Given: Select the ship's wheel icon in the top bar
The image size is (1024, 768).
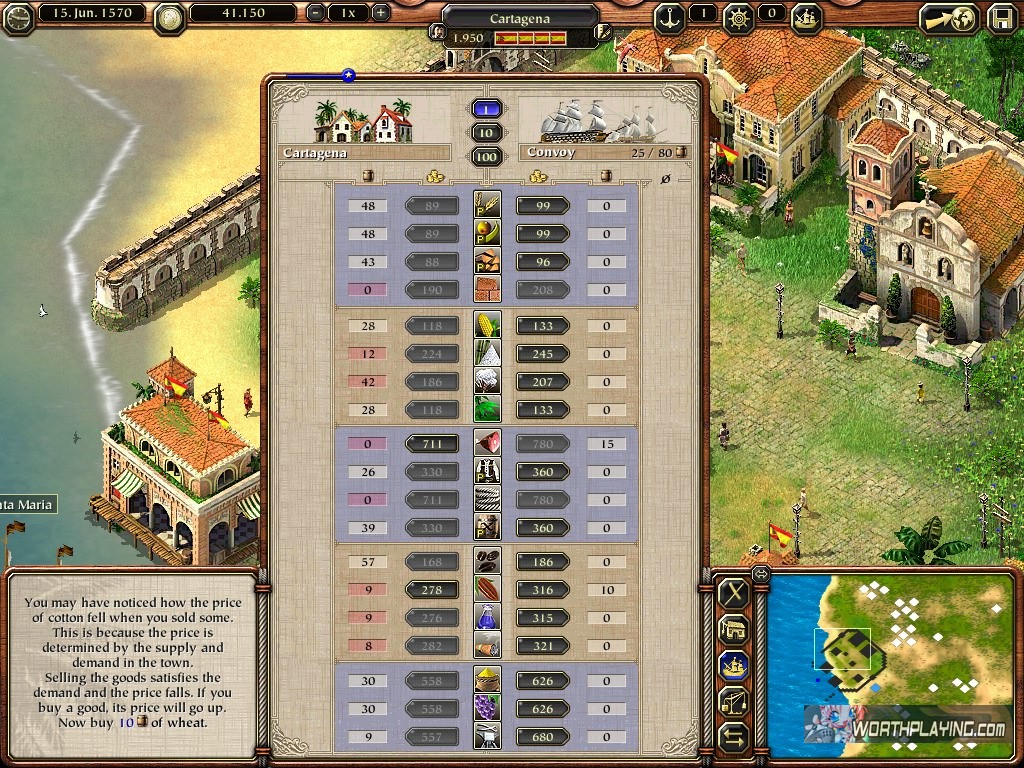Looking at the screenshot, I should click(739, 16).
